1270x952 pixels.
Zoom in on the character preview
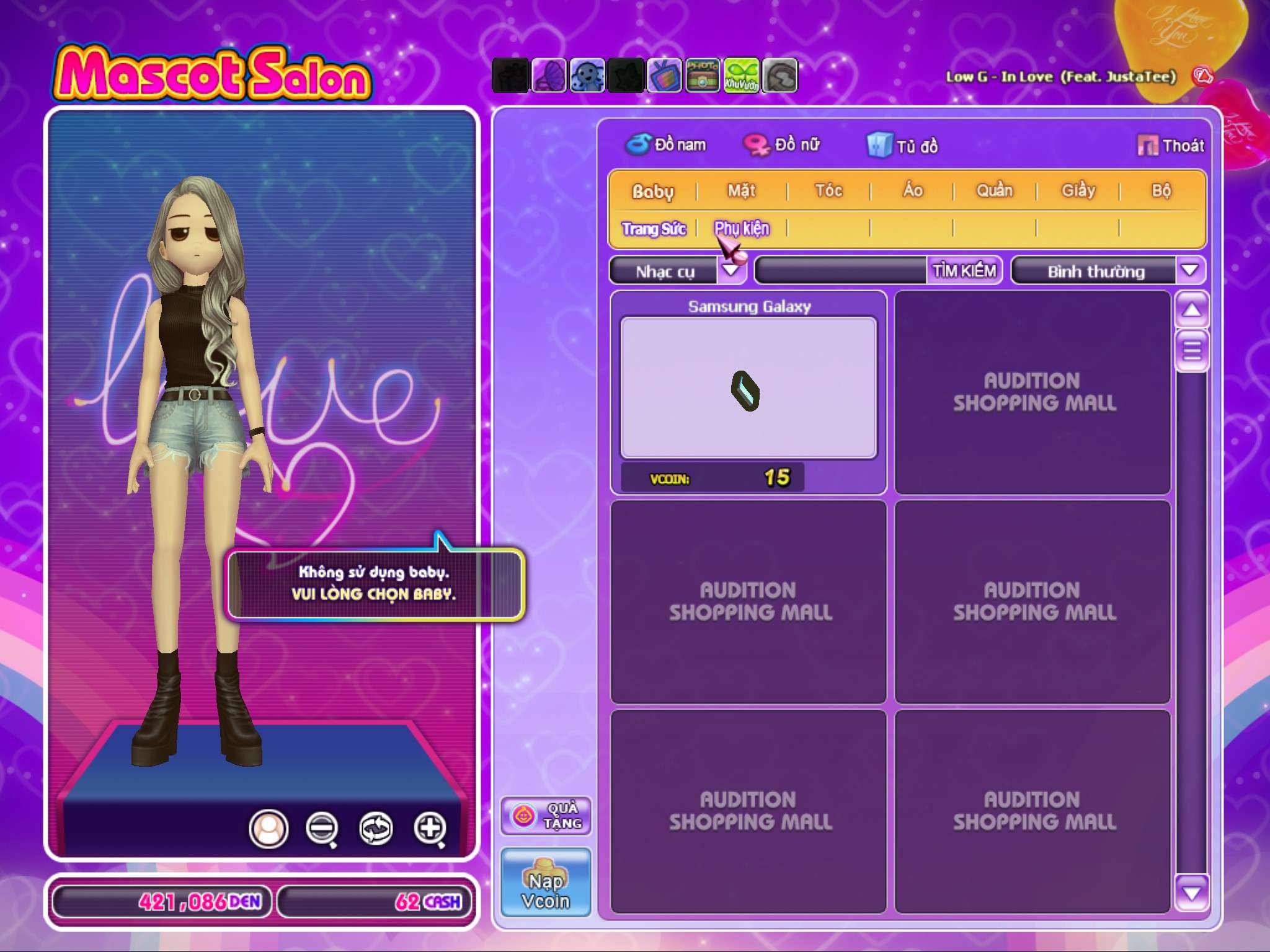click(430, 828)
